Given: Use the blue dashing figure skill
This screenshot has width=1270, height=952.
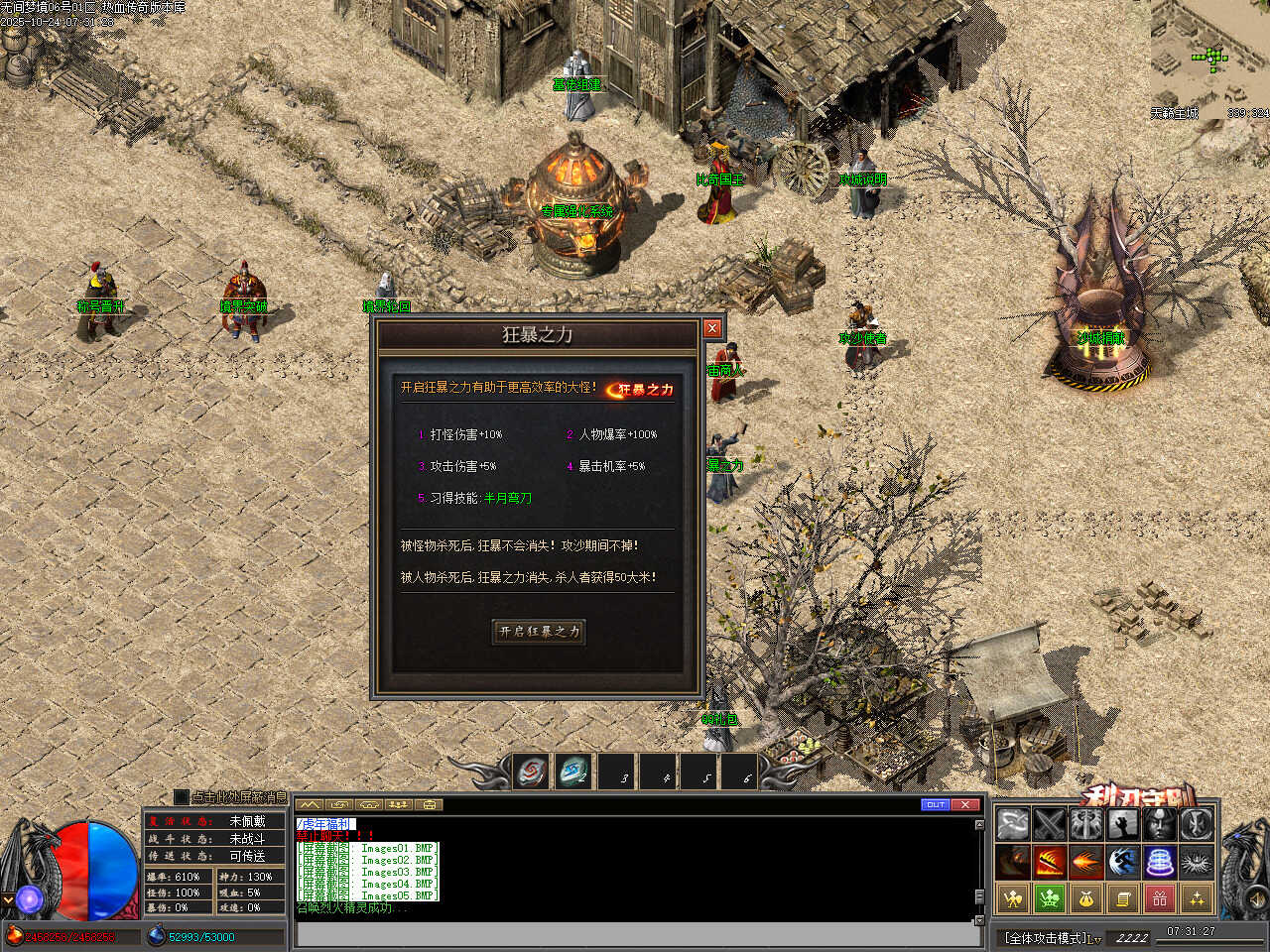Looking at the screenshot, I should 1122,861.
